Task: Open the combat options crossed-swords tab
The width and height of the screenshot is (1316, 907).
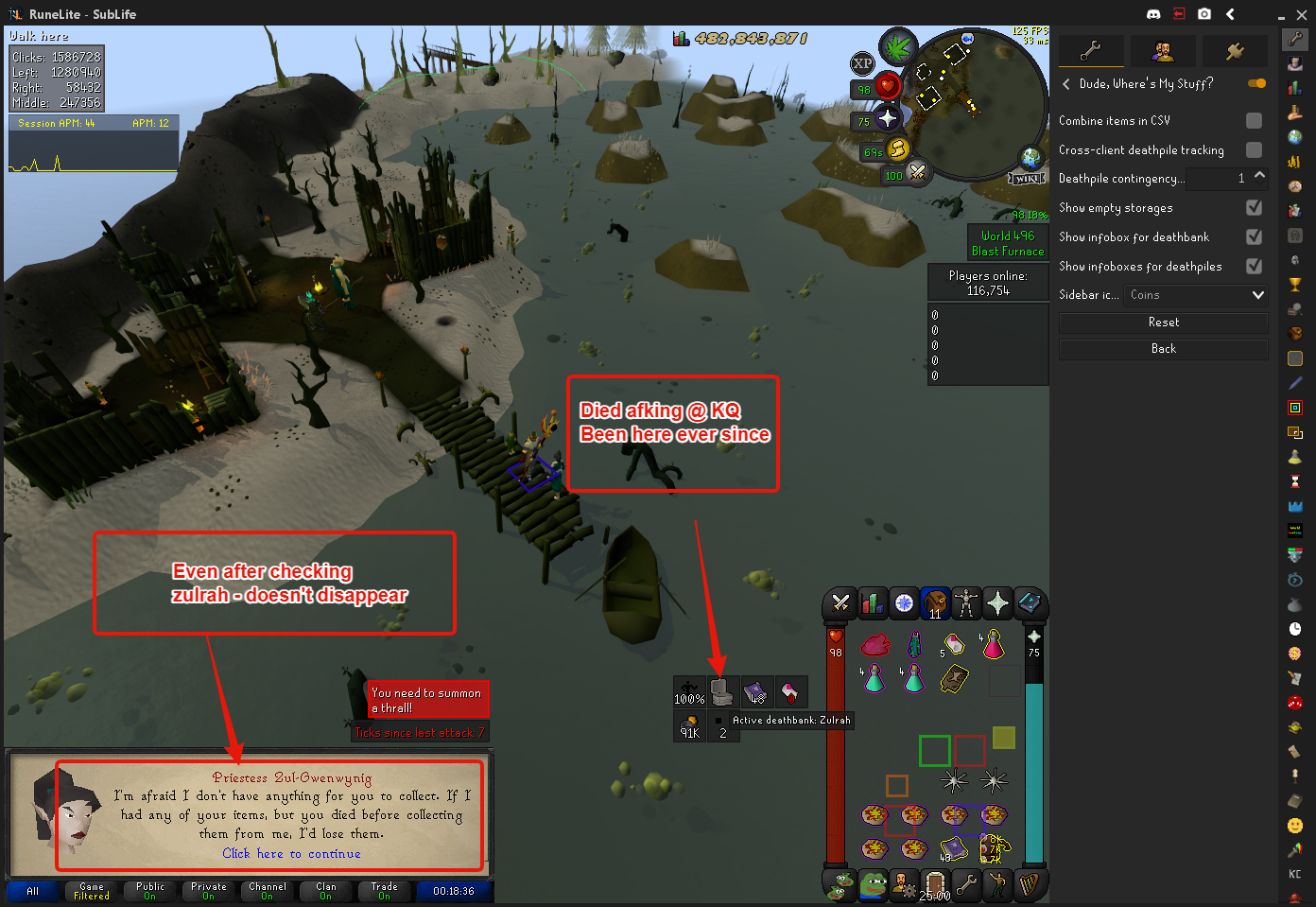Action: point(840,602)
